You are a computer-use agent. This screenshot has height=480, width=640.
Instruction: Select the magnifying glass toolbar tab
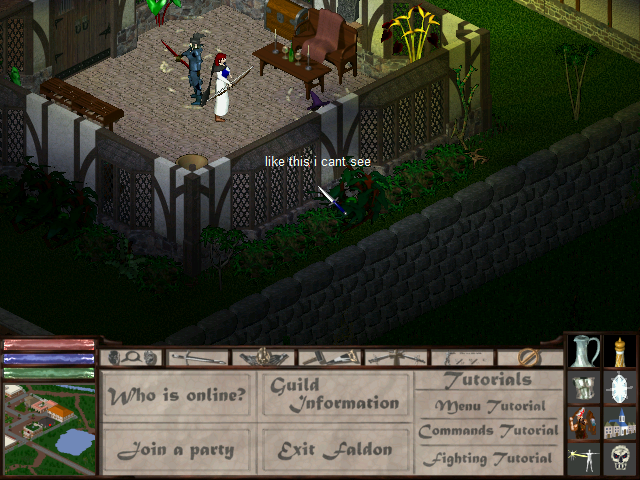click(133, 357)
